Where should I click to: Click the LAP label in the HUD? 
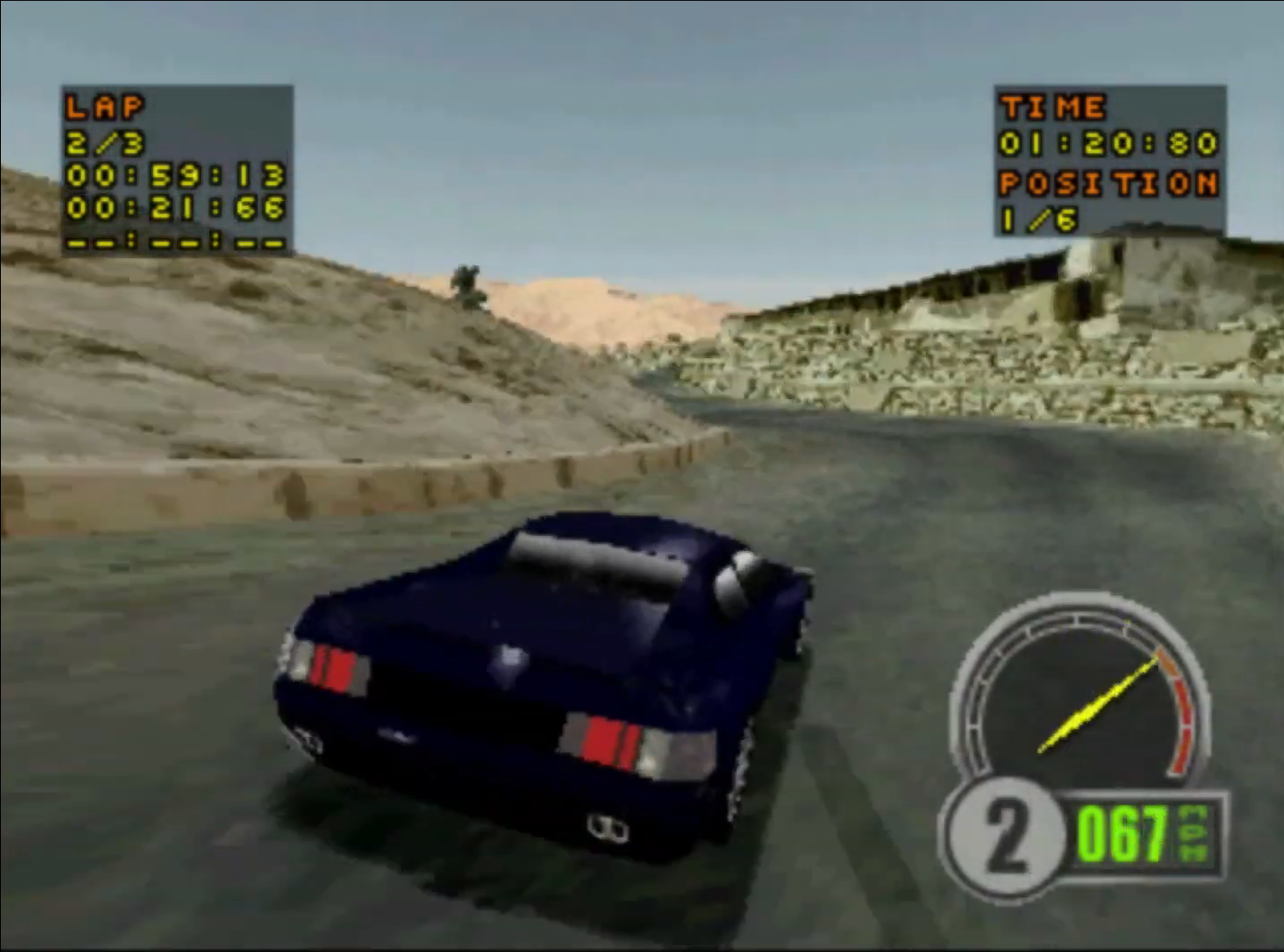coord(102,107)
